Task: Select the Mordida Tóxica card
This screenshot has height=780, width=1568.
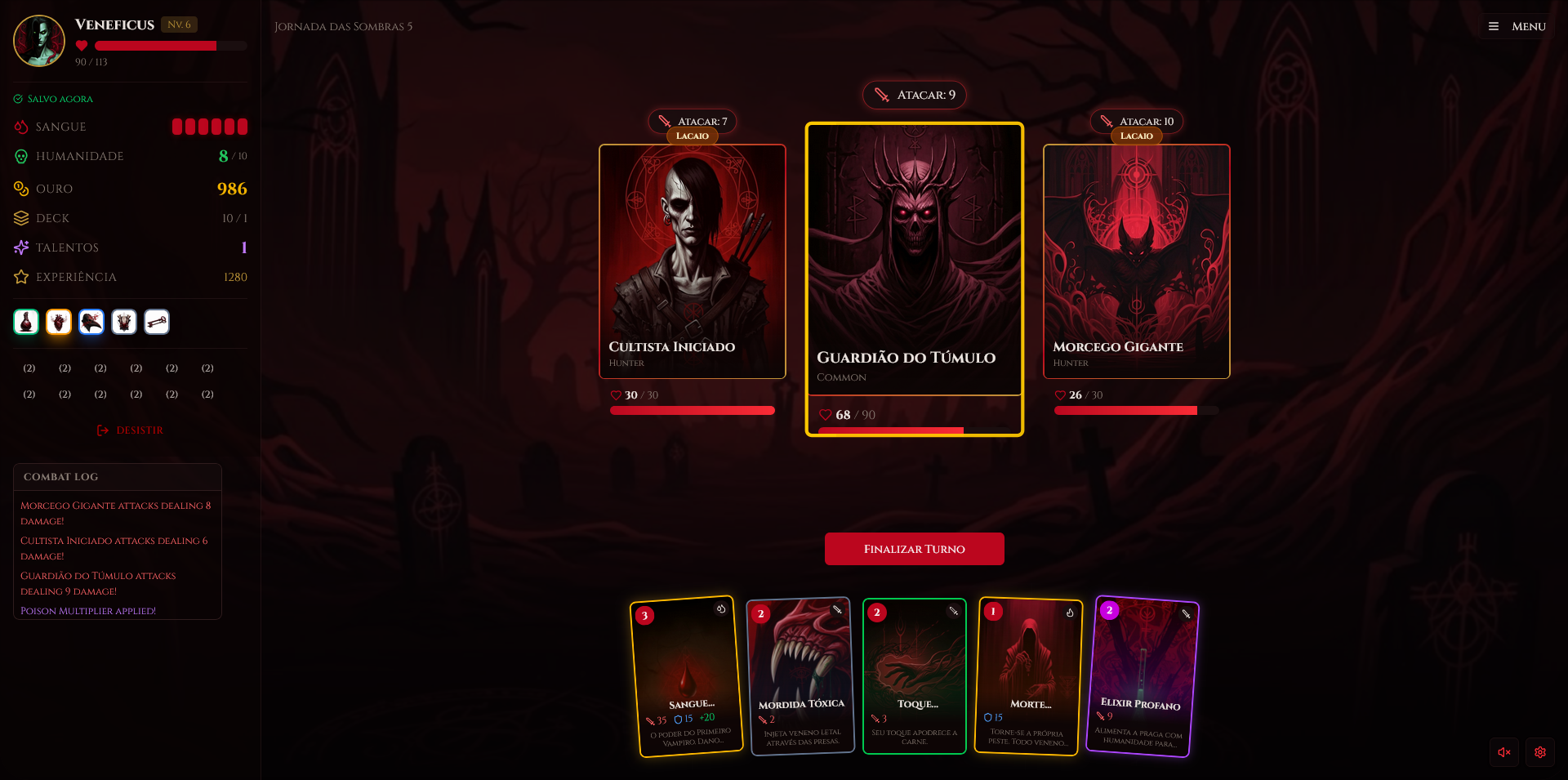Action: (800, 676)
